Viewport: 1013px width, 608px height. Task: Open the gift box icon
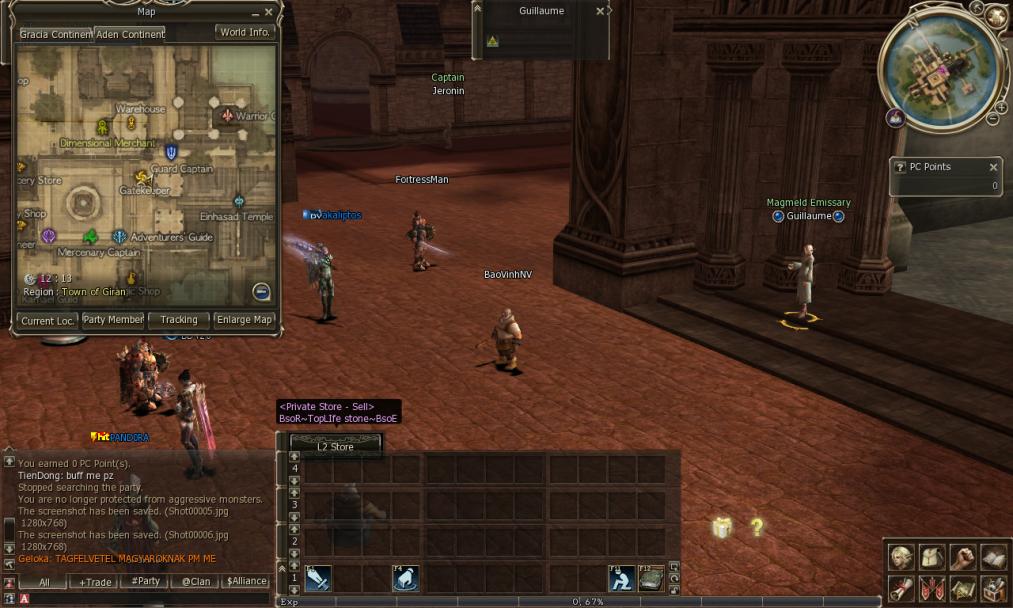tap(722, 528)
